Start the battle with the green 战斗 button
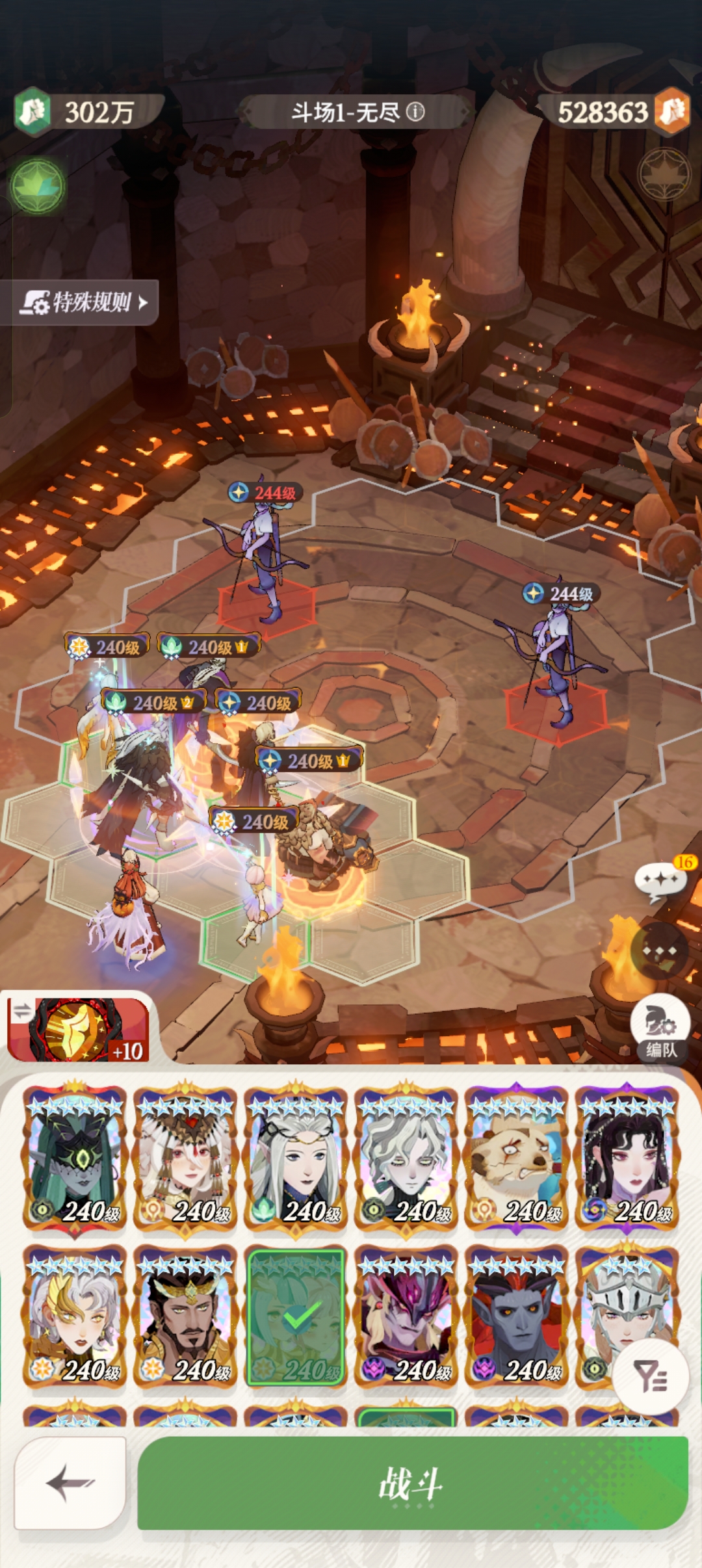Image resolution: width=702 pixels, height=1568 pixels. 412,1483
